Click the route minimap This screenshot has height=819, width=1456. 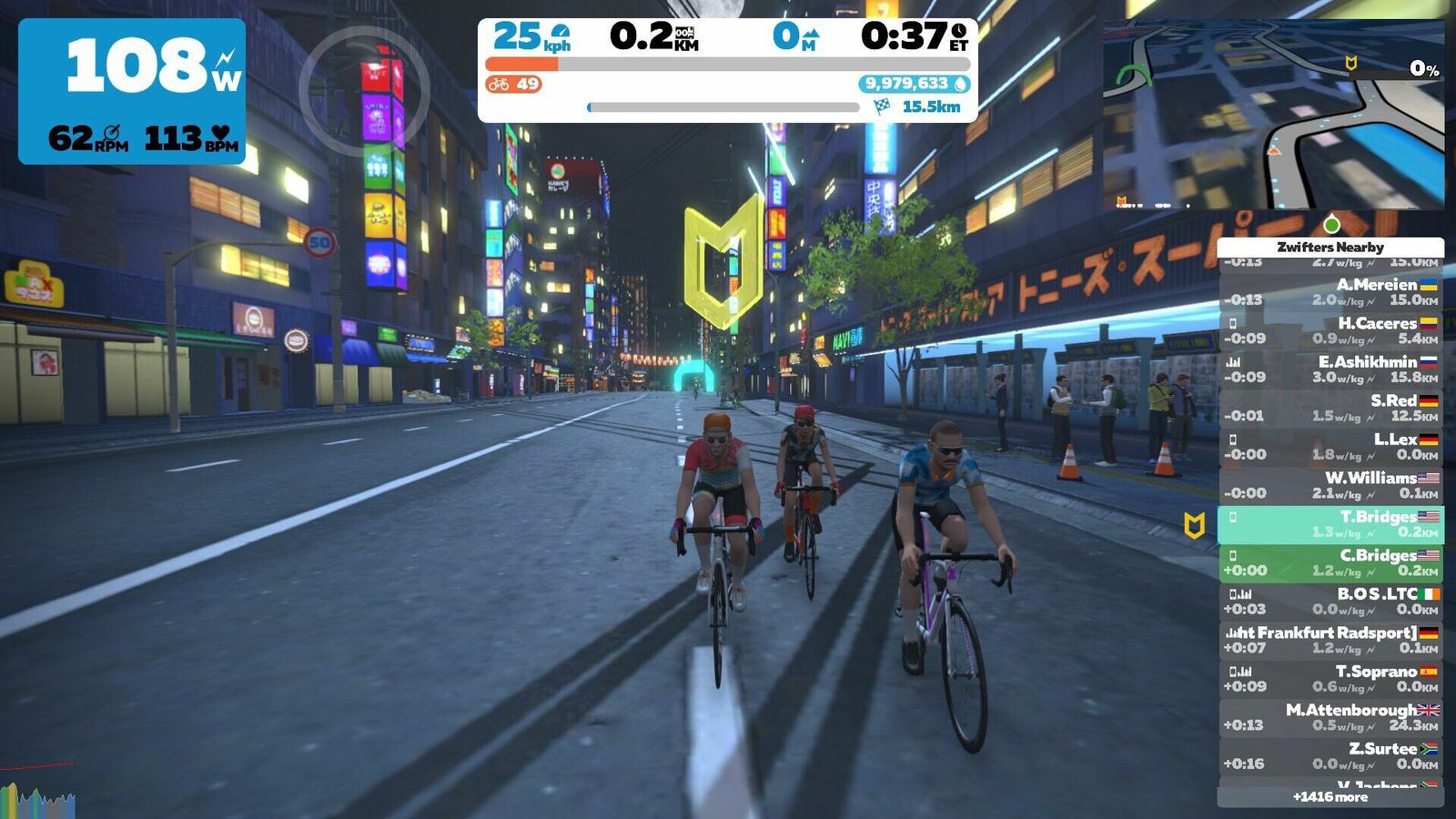(1273, 115)
